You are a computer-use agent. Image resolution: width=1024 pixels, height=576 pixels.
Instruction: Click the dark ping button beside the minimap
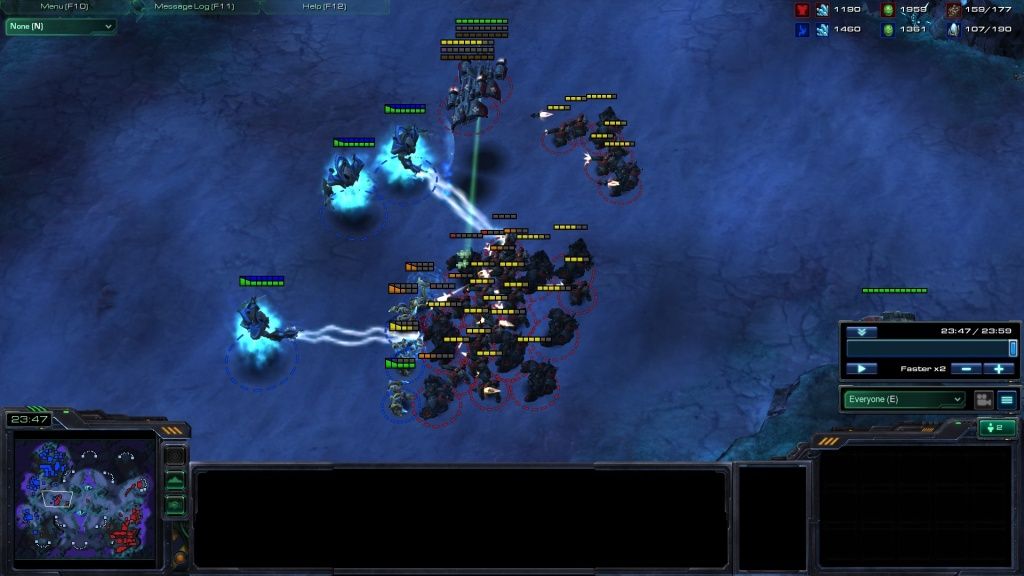(x=175, y=456)
